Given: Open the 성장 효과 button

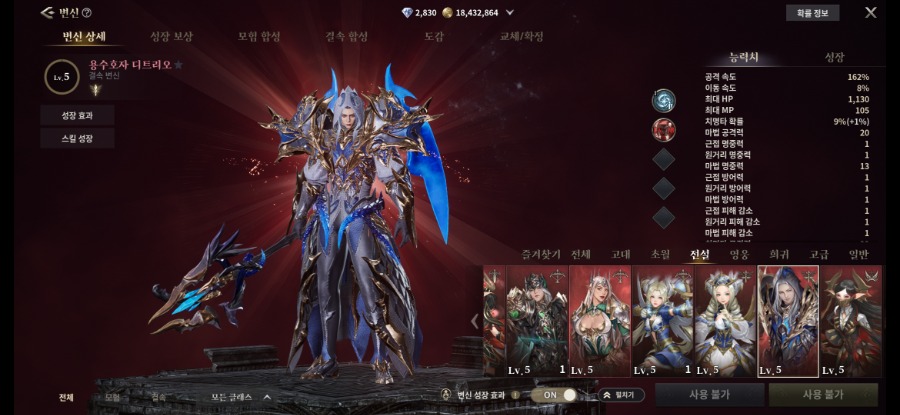Looking at the screenshot, I should pyautogui.click(x=78, y=115).
